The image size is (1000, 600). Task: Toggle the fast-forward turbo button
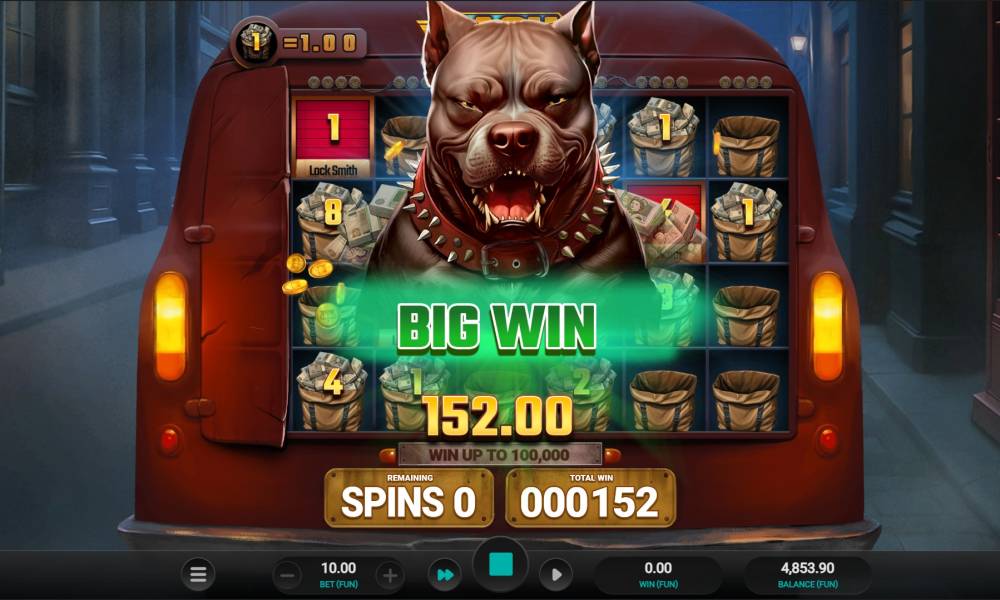[x=442, y=575]
